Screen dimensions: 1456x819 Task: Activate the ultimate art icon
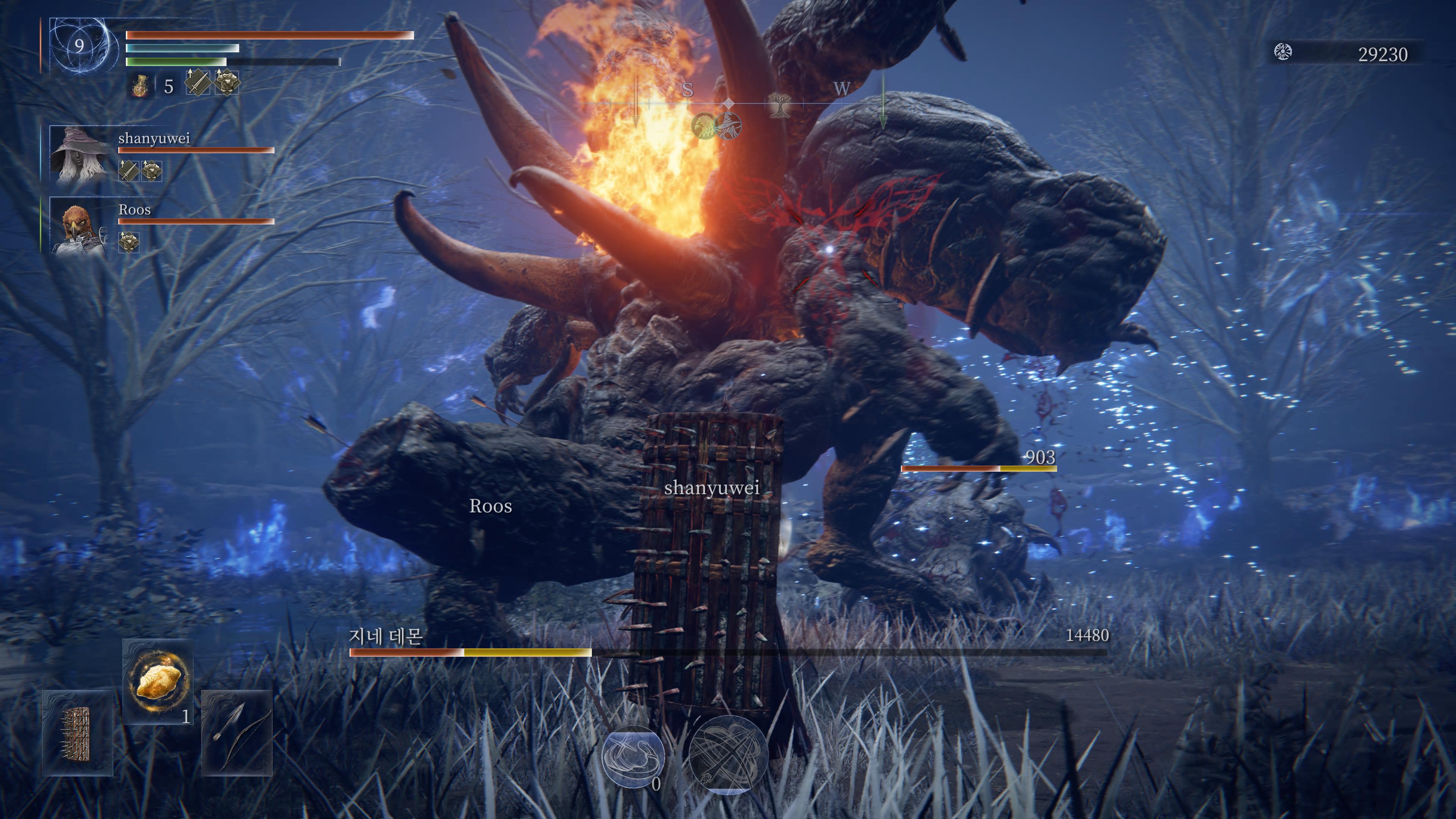(x=728, y=755)
